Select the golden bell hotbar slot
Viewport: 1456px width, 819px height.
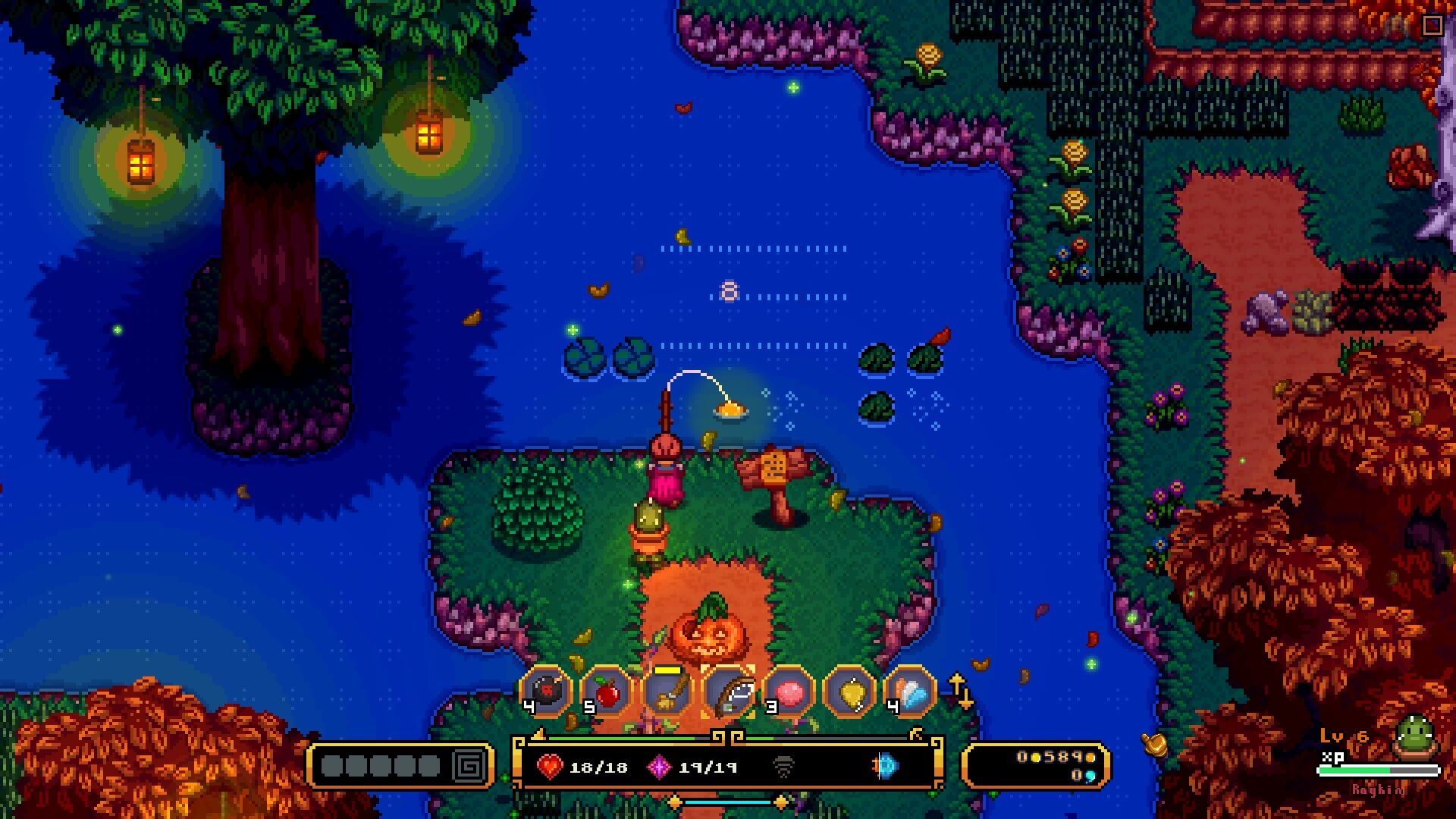click(x=849, y=691)
